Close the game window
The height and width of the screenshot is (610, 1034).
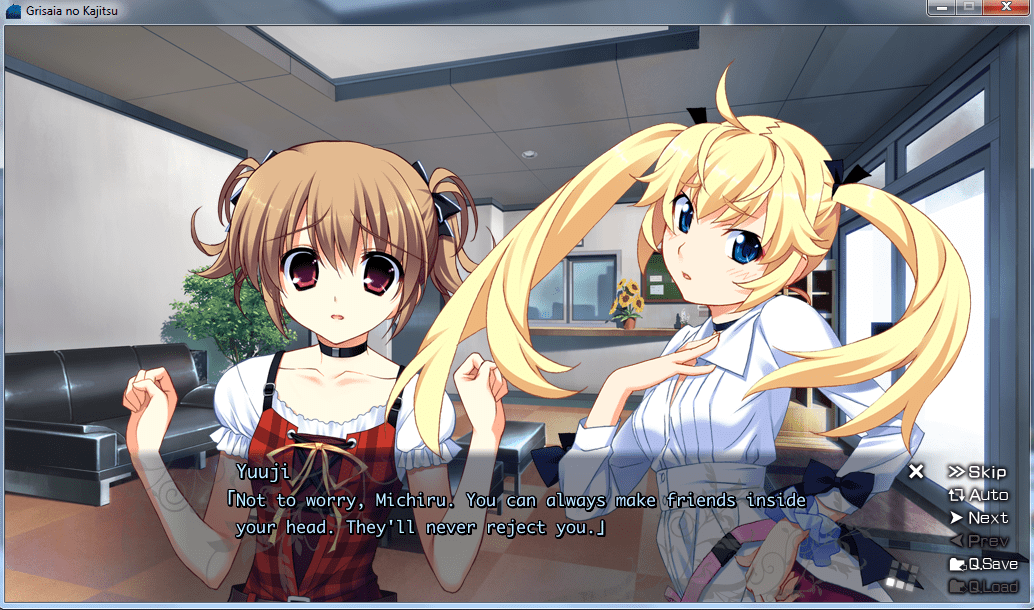tap(1006, 7)
